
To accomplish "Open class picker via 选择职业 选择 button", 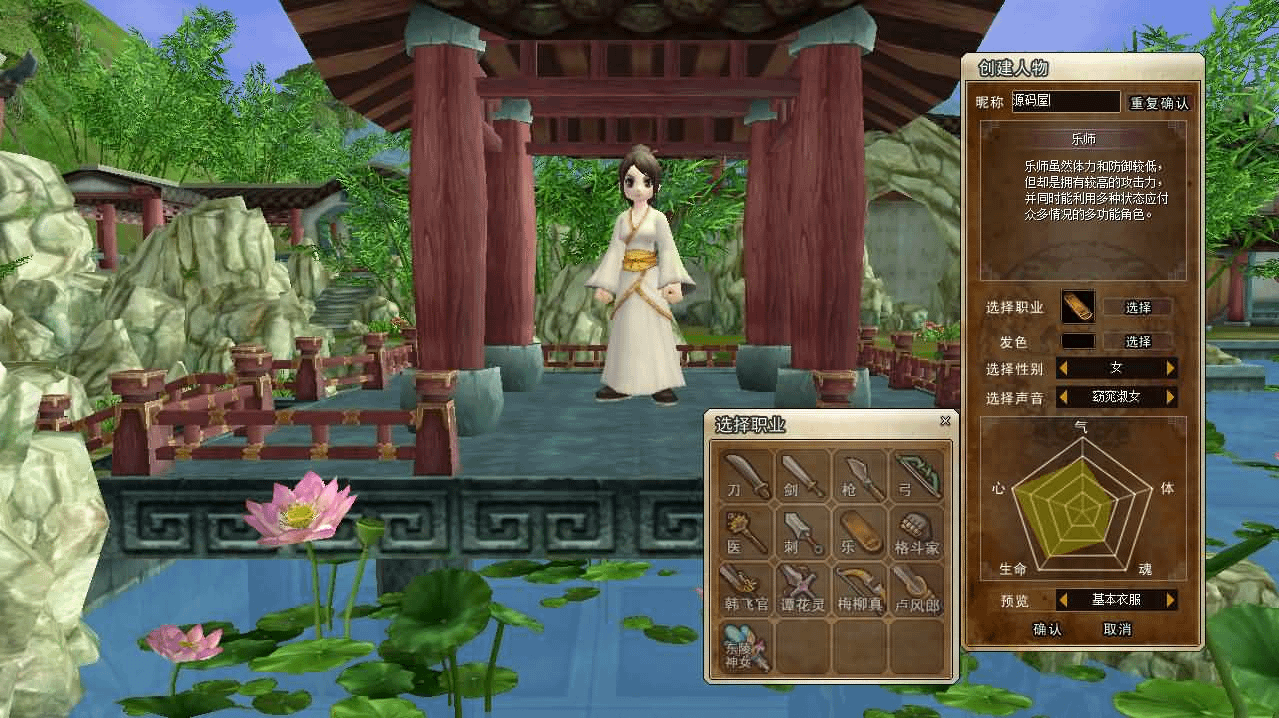I will (x=1138, y=307).
